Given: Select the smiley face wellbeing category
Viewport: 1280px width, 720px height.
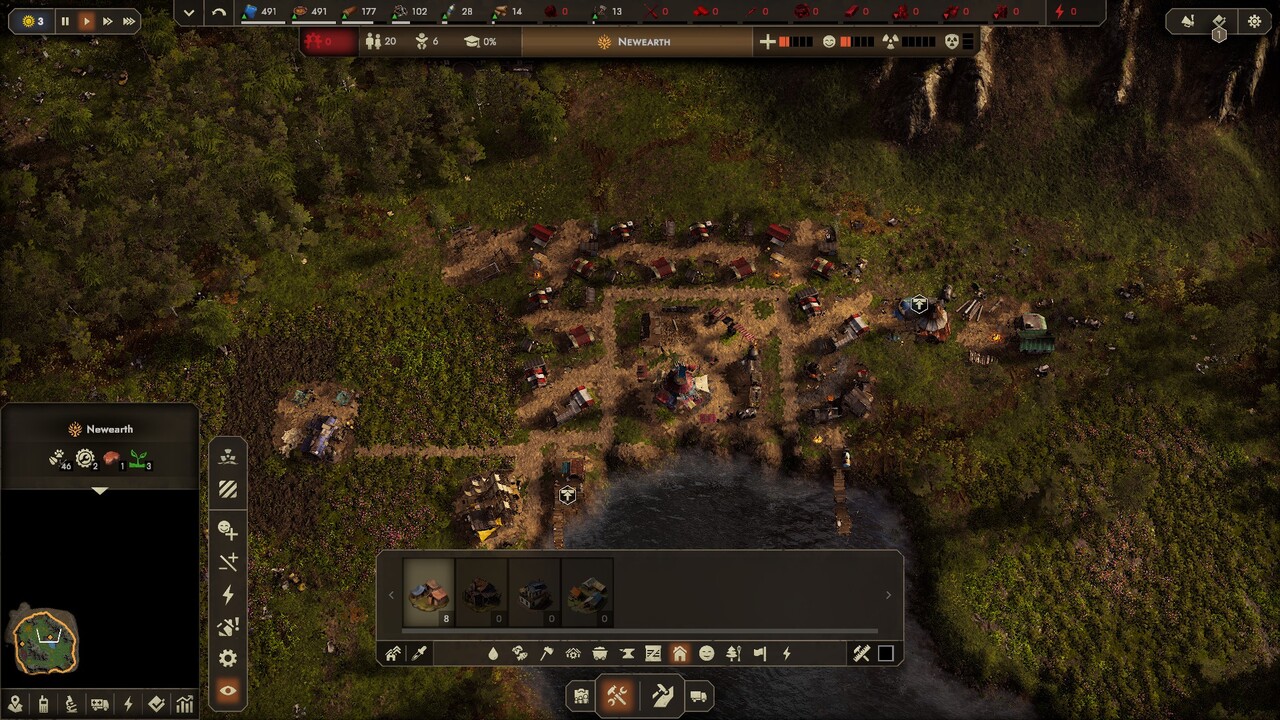Looking at the screenshot, I should coord(707,653).
